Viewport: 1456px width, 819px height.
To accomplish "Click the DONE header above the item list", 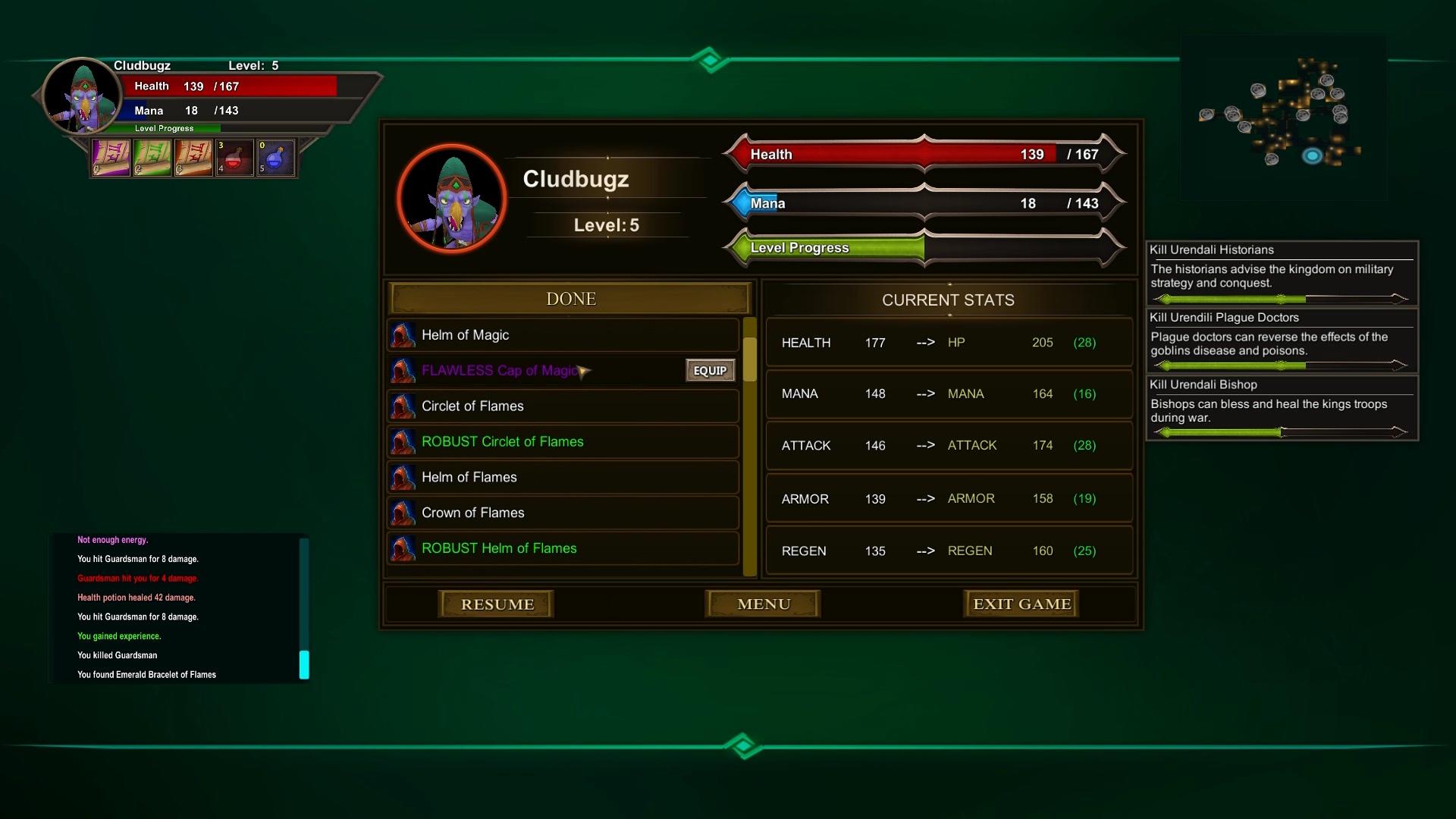I will (x=570, y=298).
